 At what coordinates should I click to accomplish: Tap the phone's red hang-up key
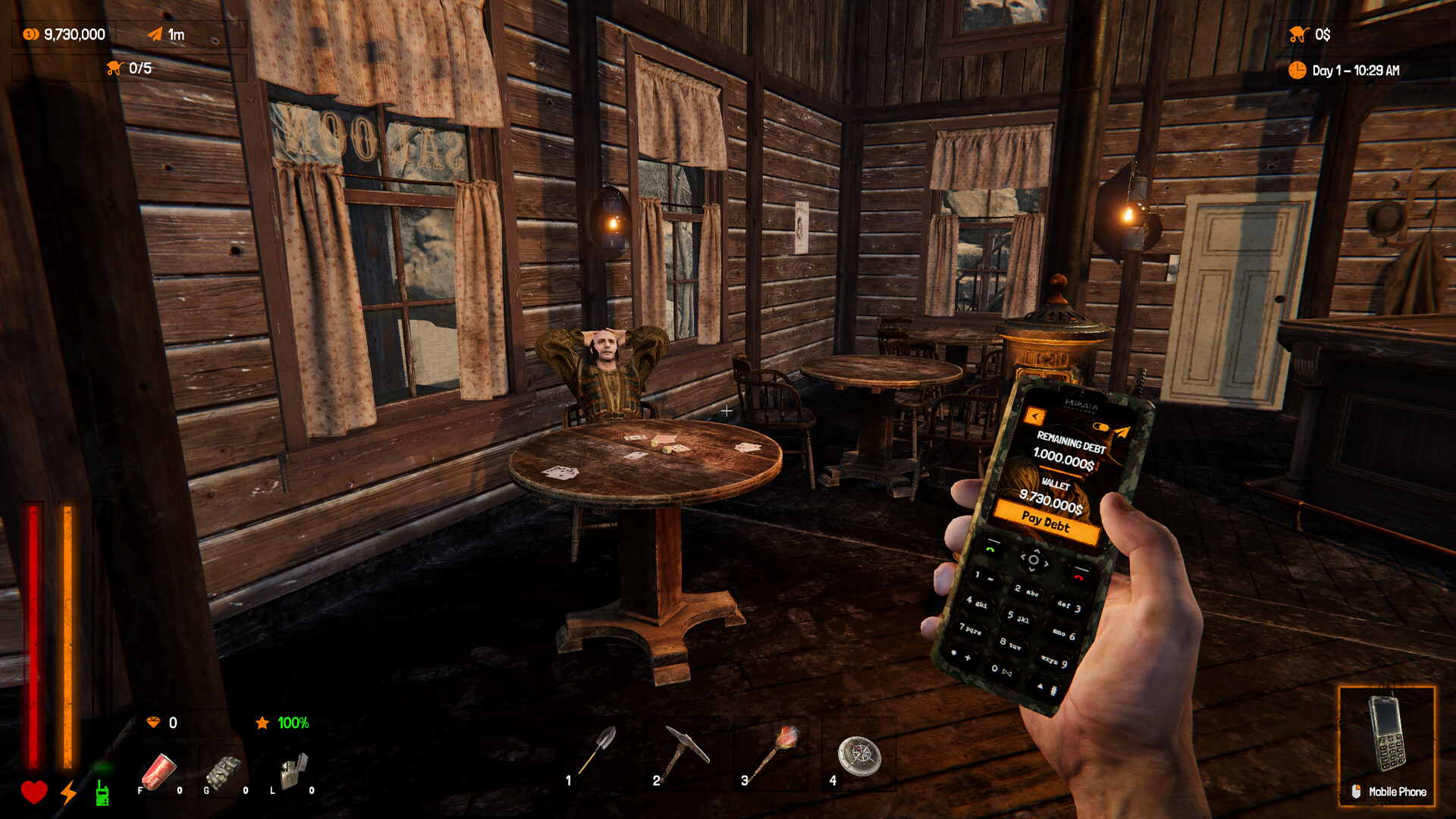point(1079,577)
